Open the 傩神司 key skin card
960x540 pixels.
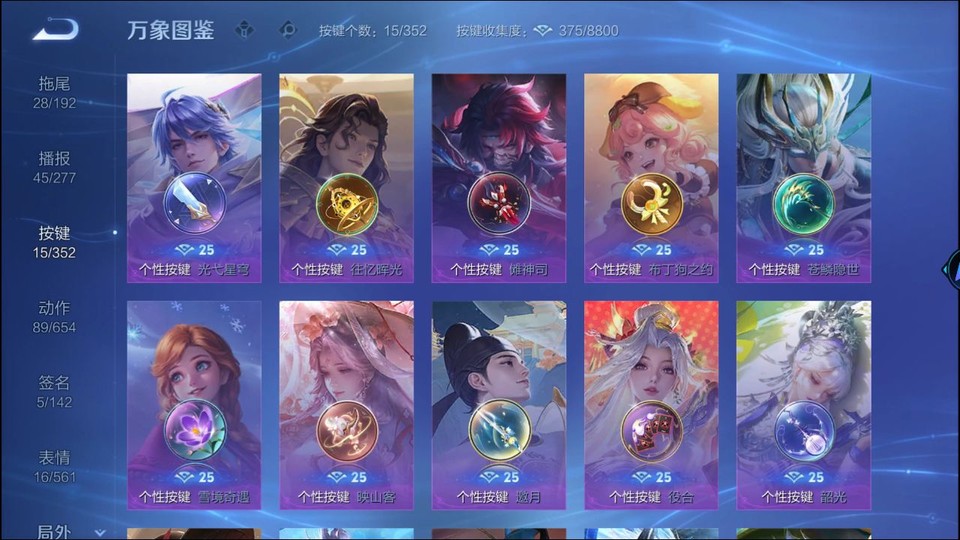(x=499, y=178)
